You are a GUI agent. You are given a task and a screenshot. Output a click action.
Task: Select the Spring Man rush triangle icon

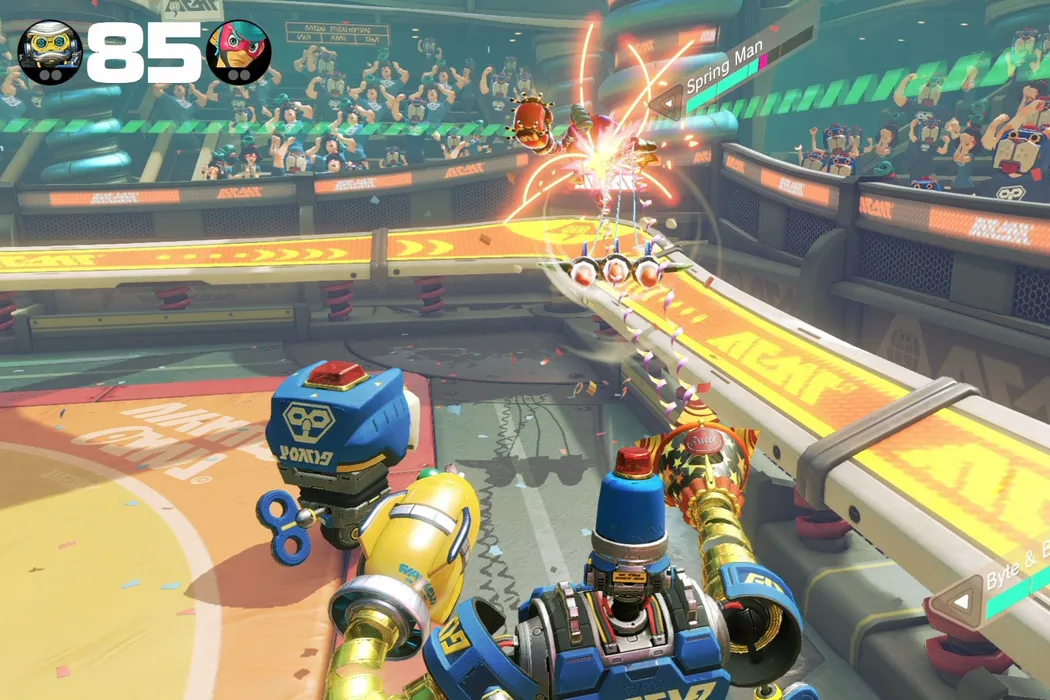pos(666,103)
